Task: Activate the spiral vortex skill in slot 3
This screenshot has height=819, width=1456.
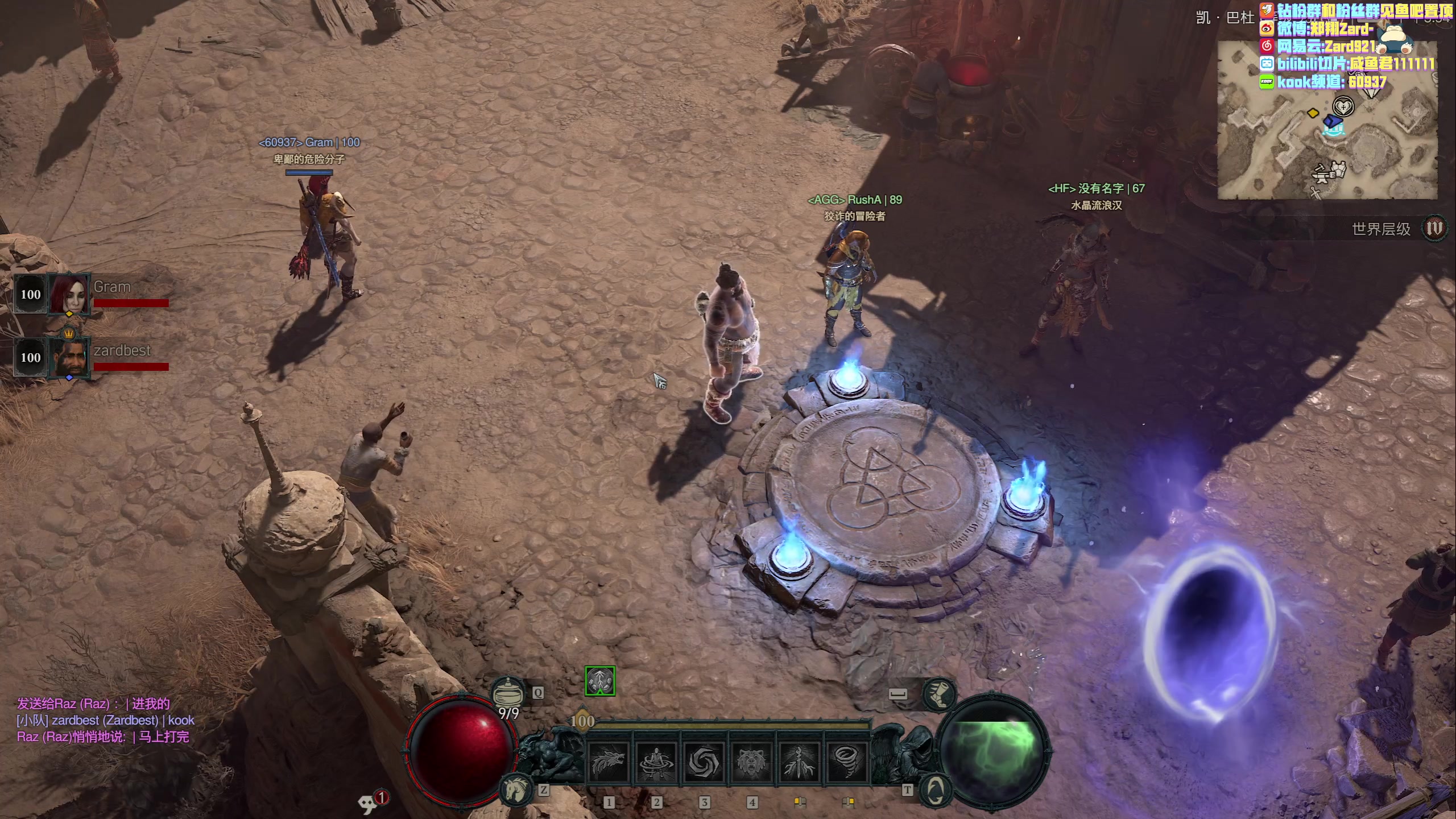Action: pos(703,762)
